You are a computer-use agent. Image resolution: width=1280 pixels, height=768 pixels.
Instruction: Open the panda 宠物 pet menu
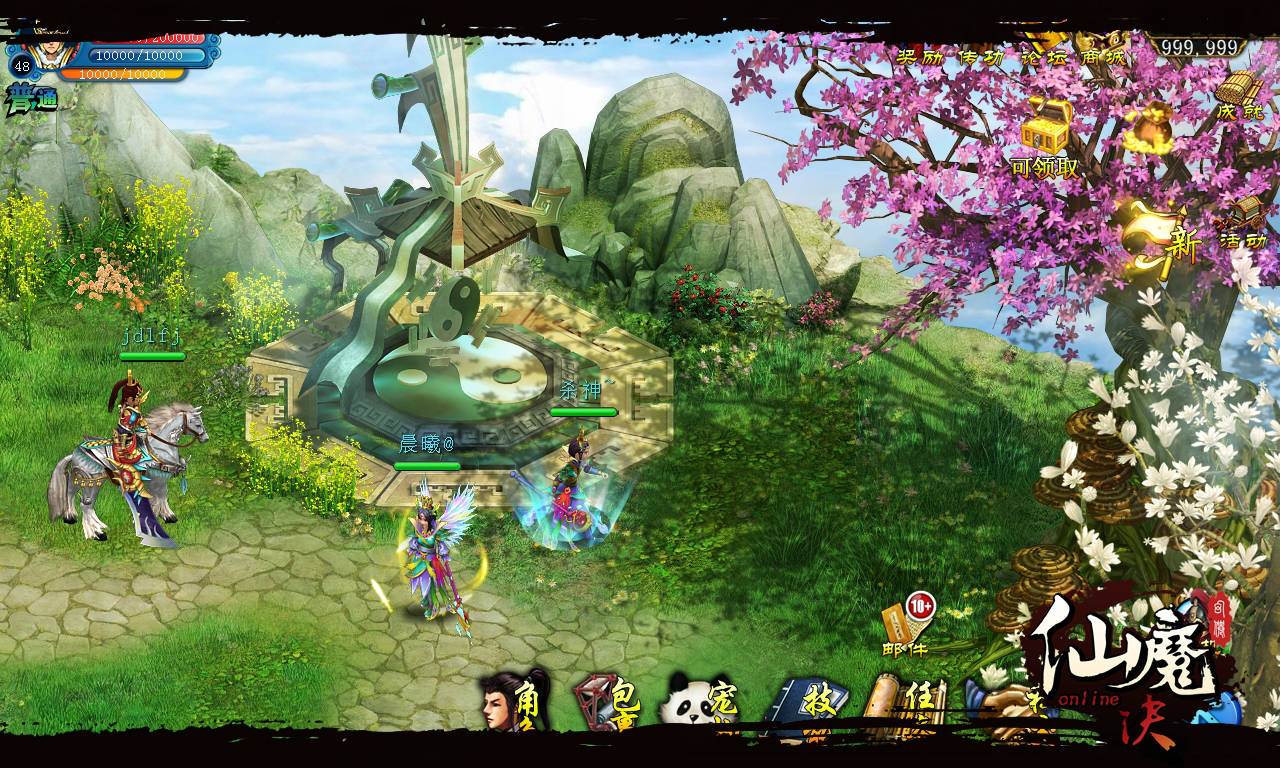pyautogui.click(x=698, y=701)
